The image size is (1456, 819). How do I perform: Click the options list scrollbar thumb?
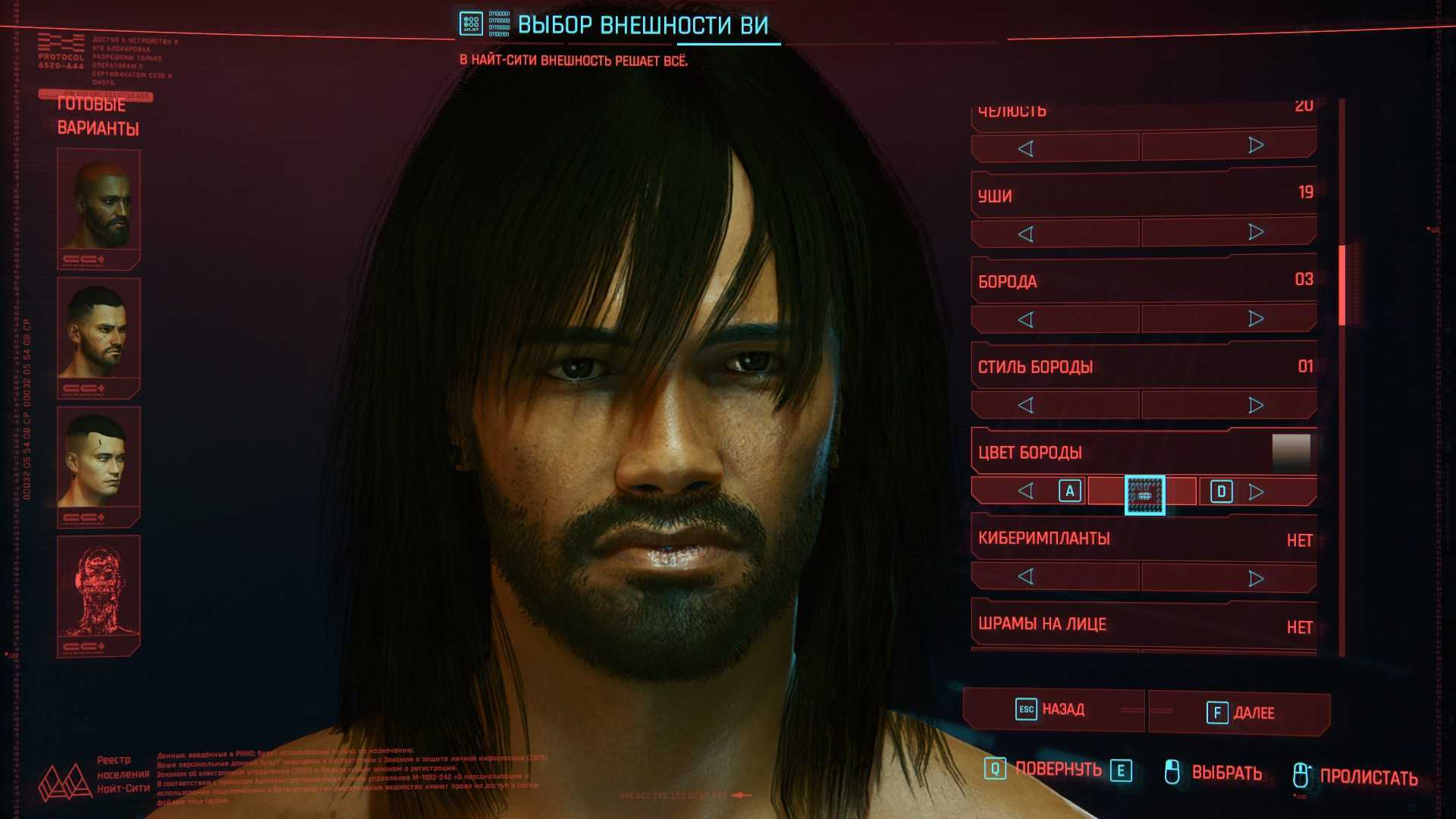1342,285
